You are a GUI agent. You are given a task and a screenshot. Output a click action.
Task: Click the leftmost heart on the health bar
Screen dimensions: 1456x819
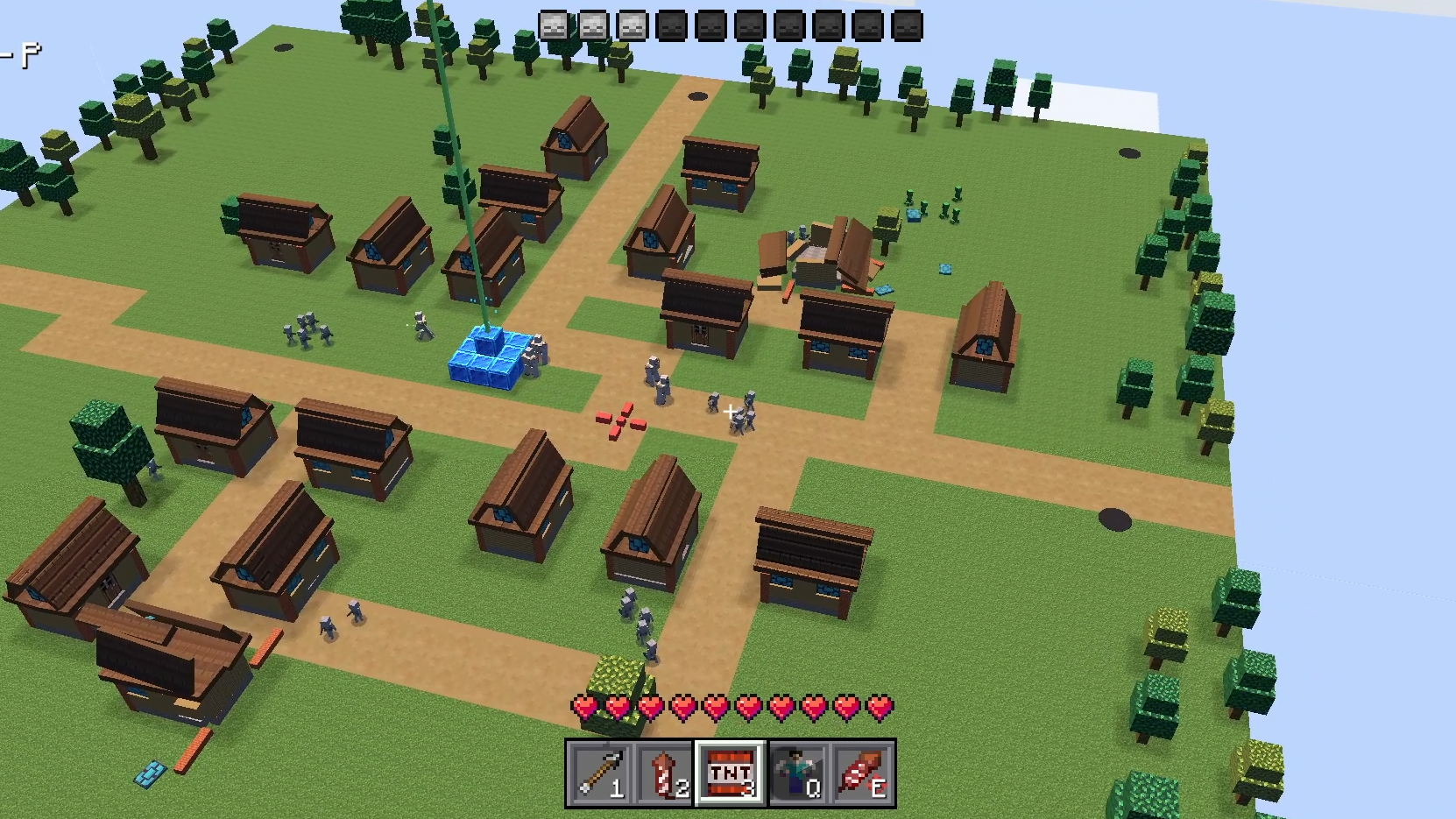click(583, 708)
